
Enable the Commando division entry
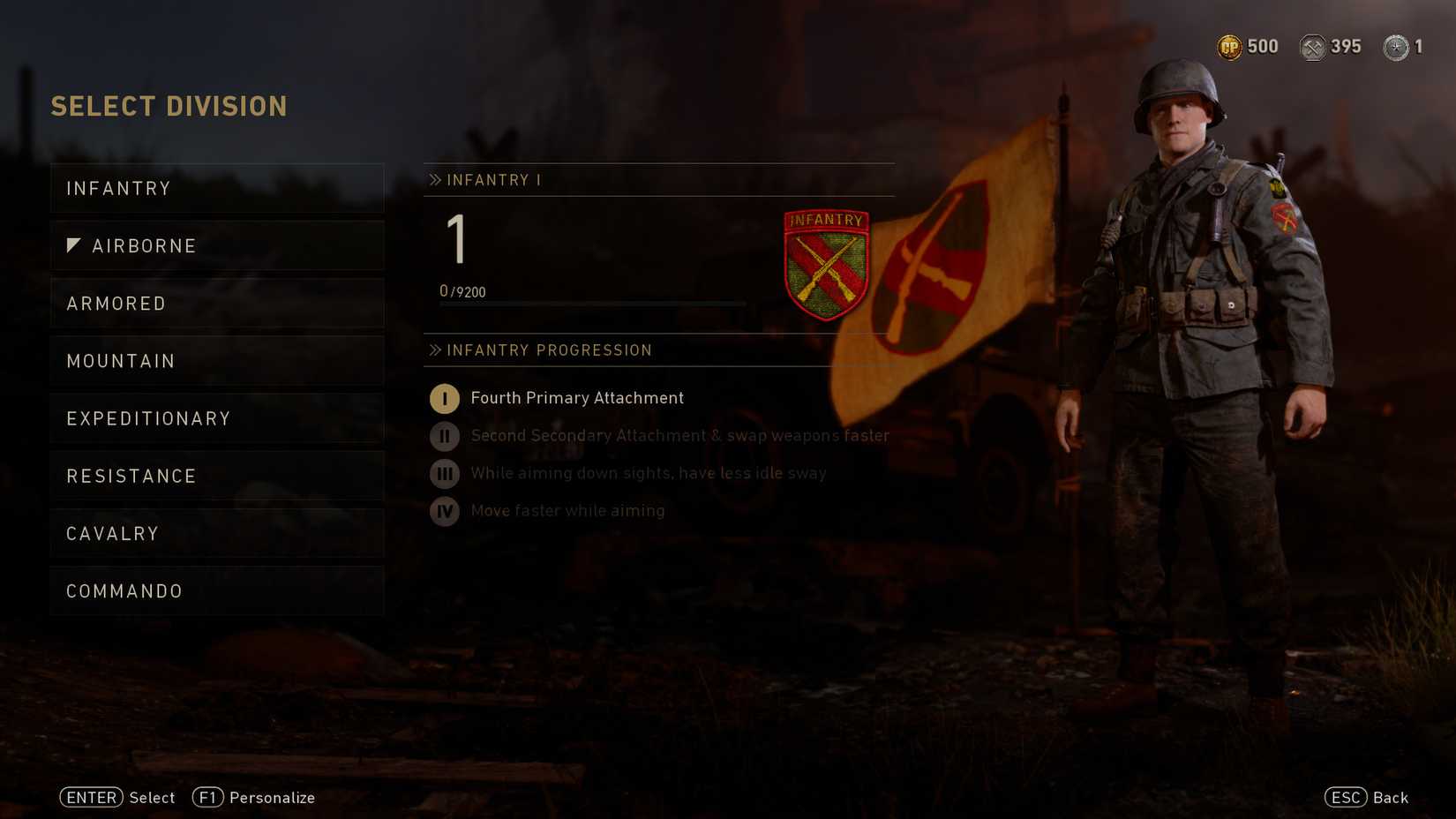pos(216,590)
